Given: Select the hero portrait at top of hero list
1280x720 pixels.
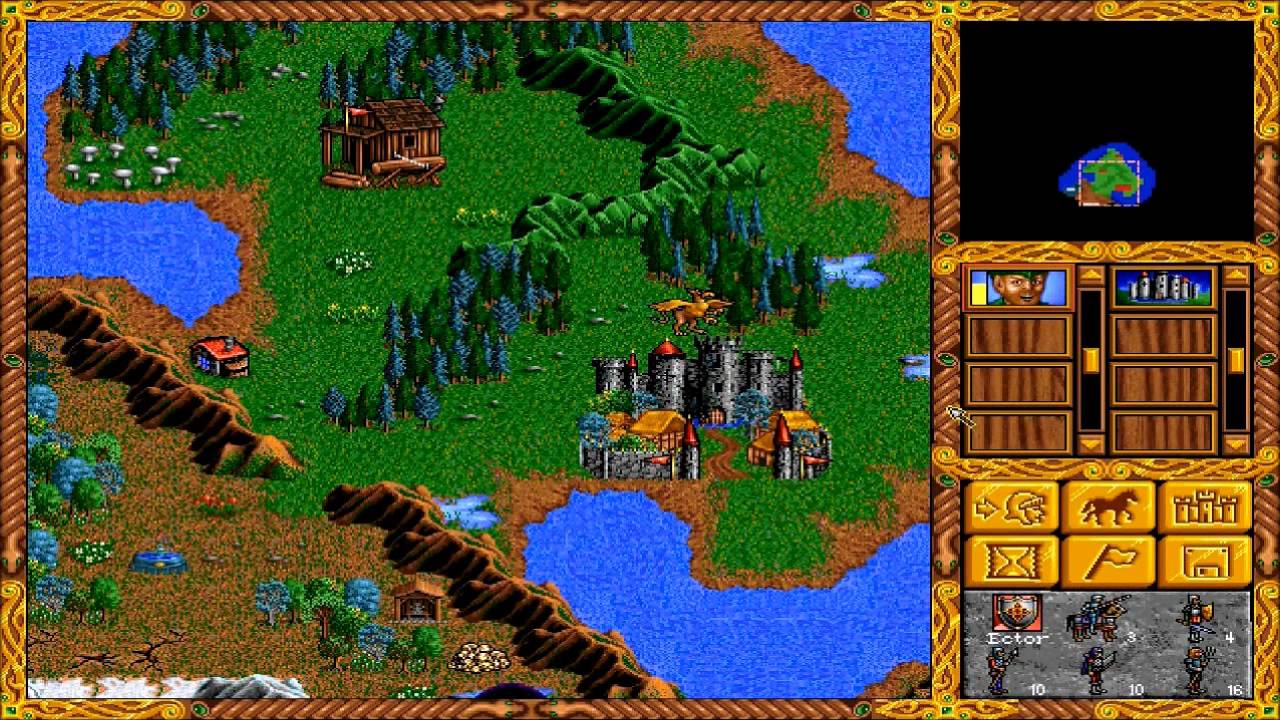Looking at the screenshot, I should click(x=1020, y=289).
